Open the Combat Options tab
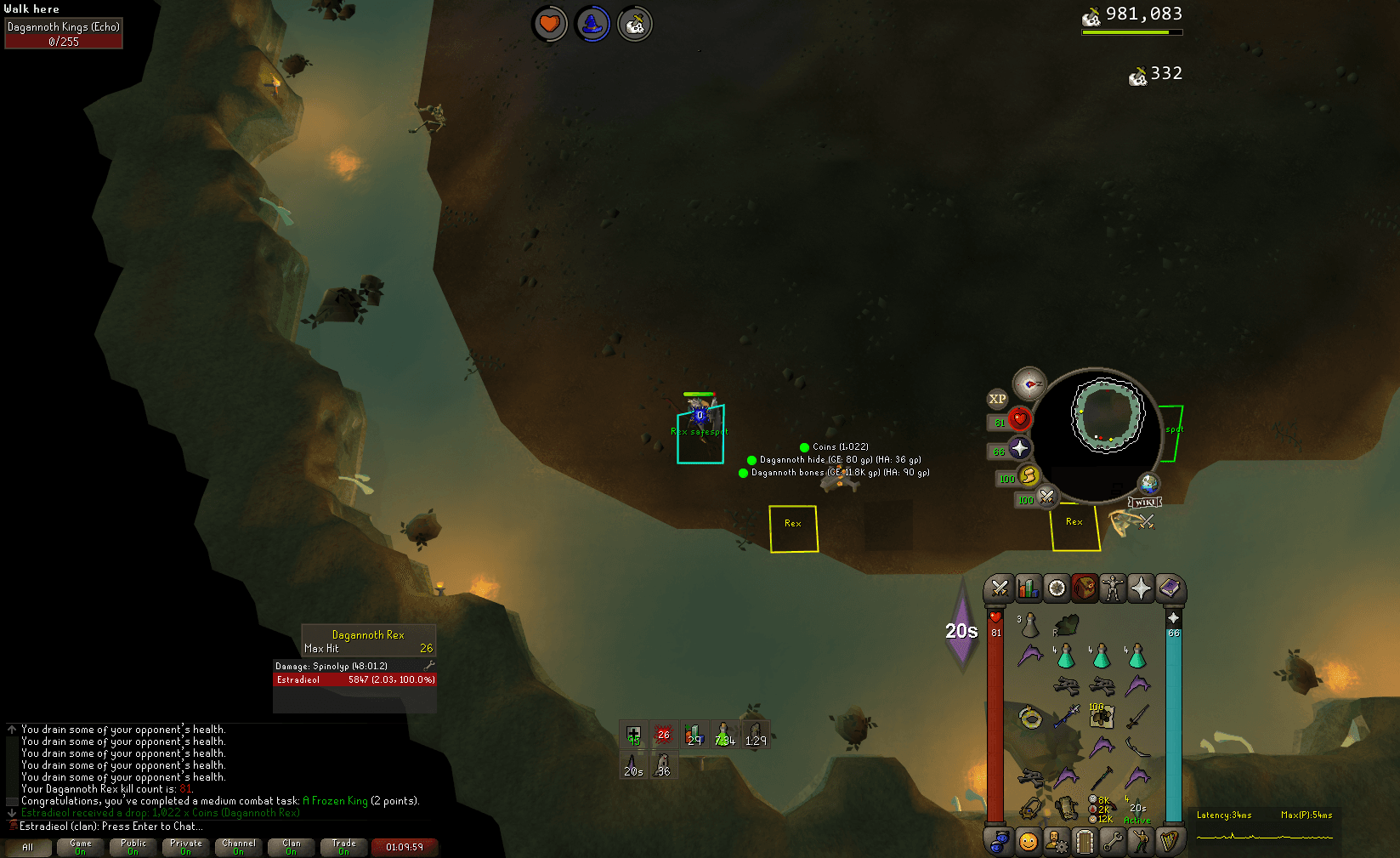The height and width of the screenshot is (858, 1400). tap(1000, 588)
